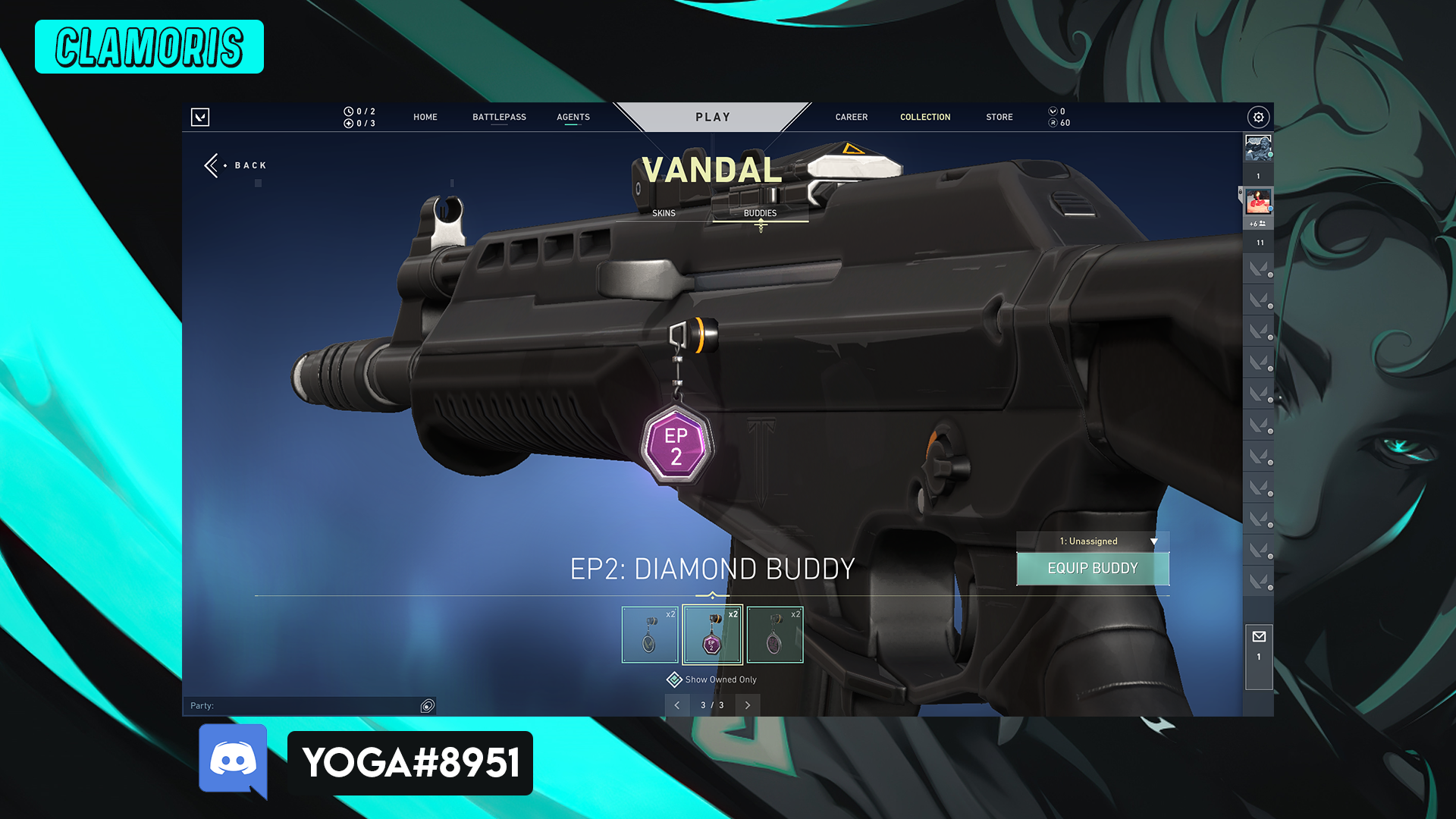Advance to the next buddy page with the chevron
This screenshot has height=819, width=1456.
748,705
